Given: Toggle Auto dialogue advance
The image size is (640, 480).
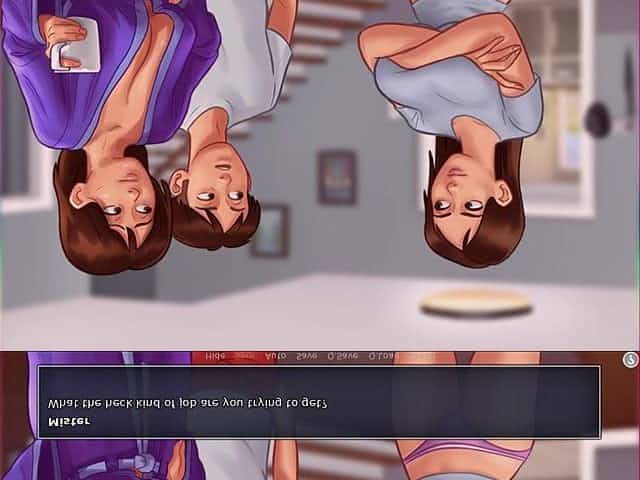Looking at the screenshot, I should pyautogui.click(x=275, y=356).
